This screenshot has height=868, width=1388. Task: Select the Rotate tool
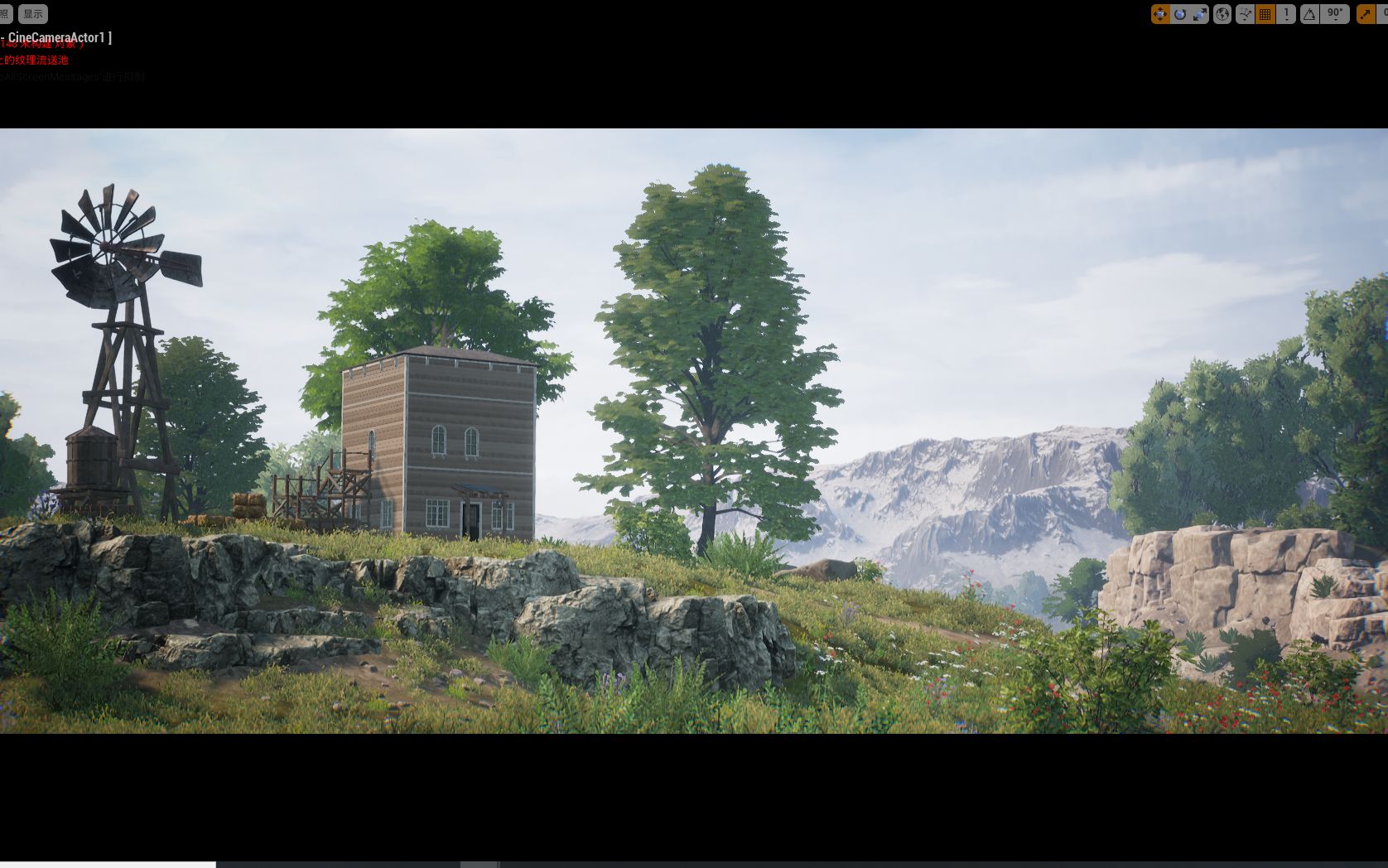[1180, 13]
